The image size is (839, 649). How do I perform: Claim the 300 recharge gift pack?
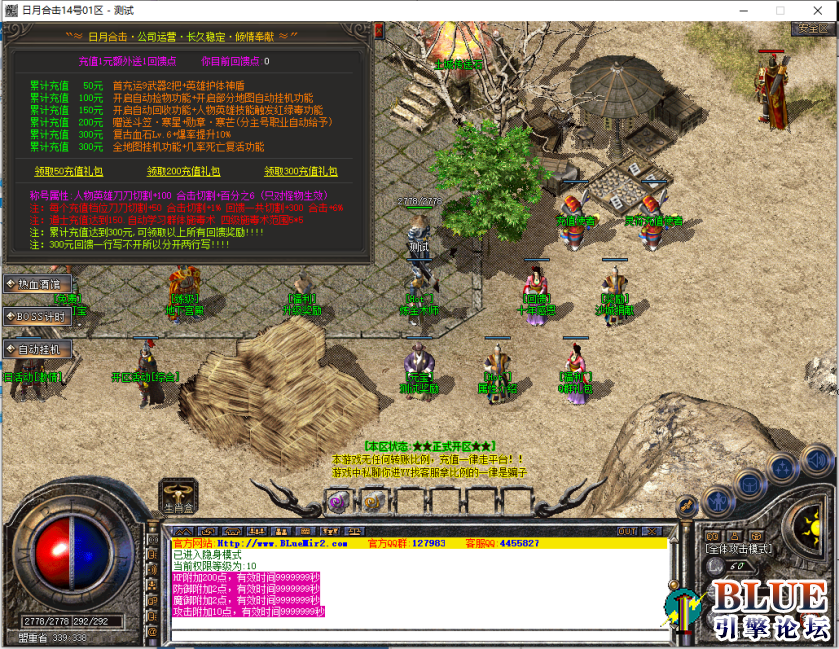click(x=300, y=171)
